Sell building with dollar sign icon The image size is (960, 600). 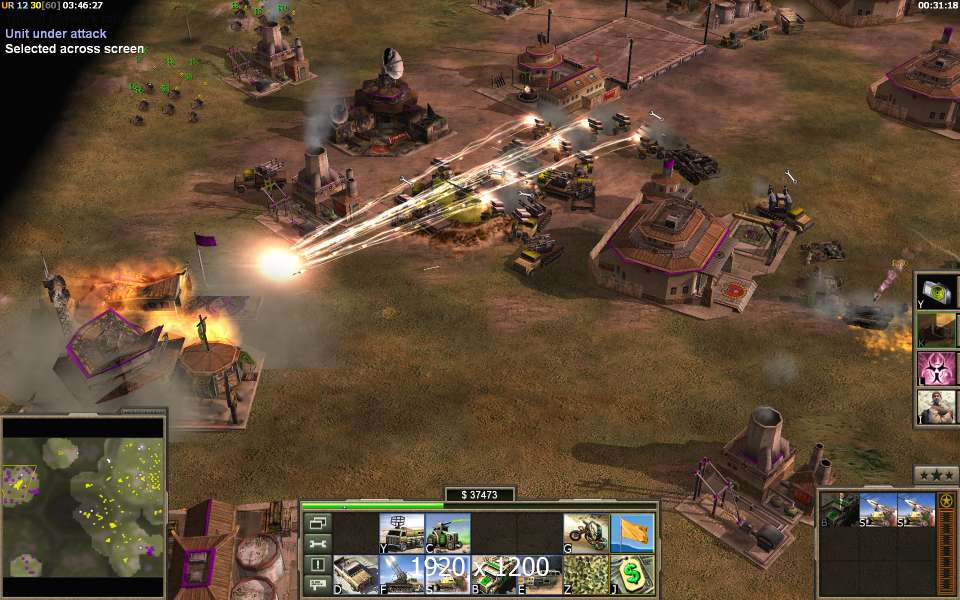point(631,575)
